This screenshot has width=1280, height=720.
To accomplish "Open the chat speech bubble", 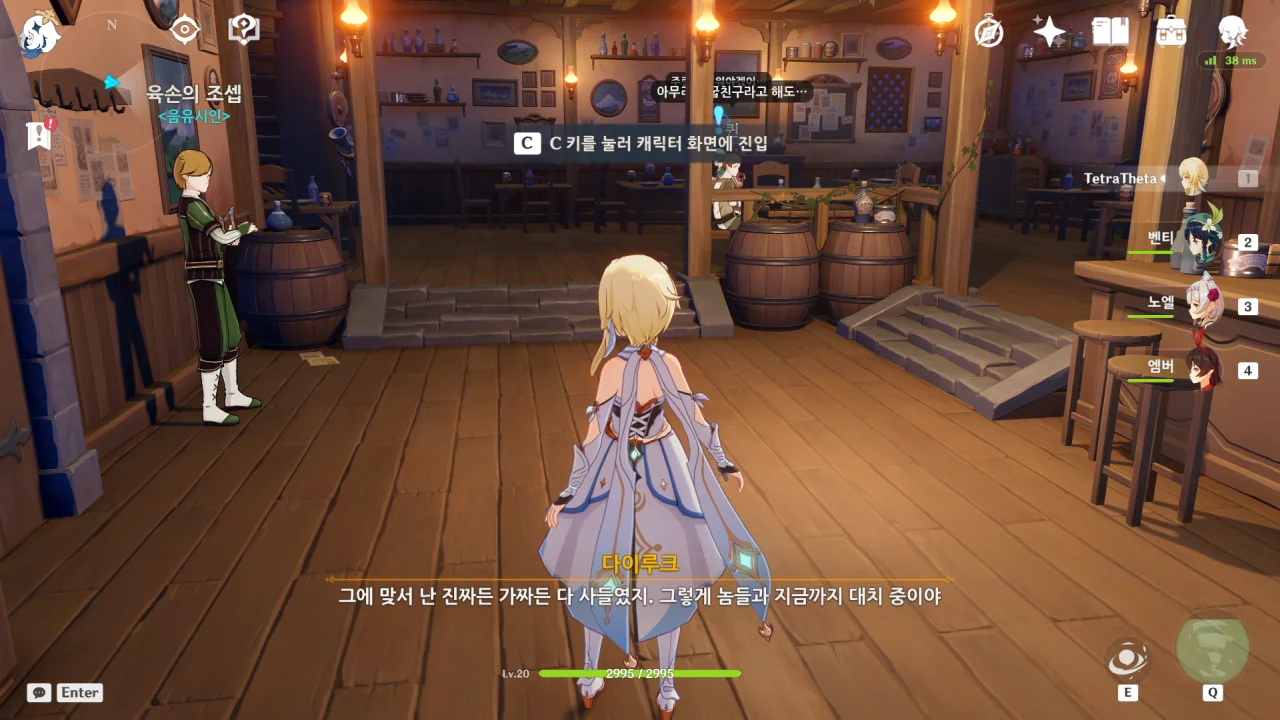I will [x=39, y=692].
